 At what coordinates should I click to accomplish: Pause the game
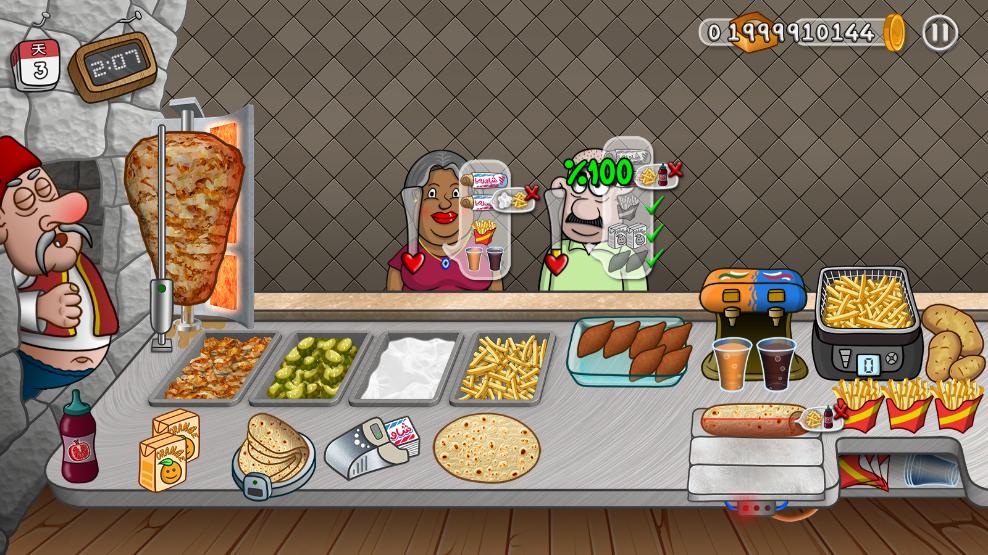coord(939,33)
